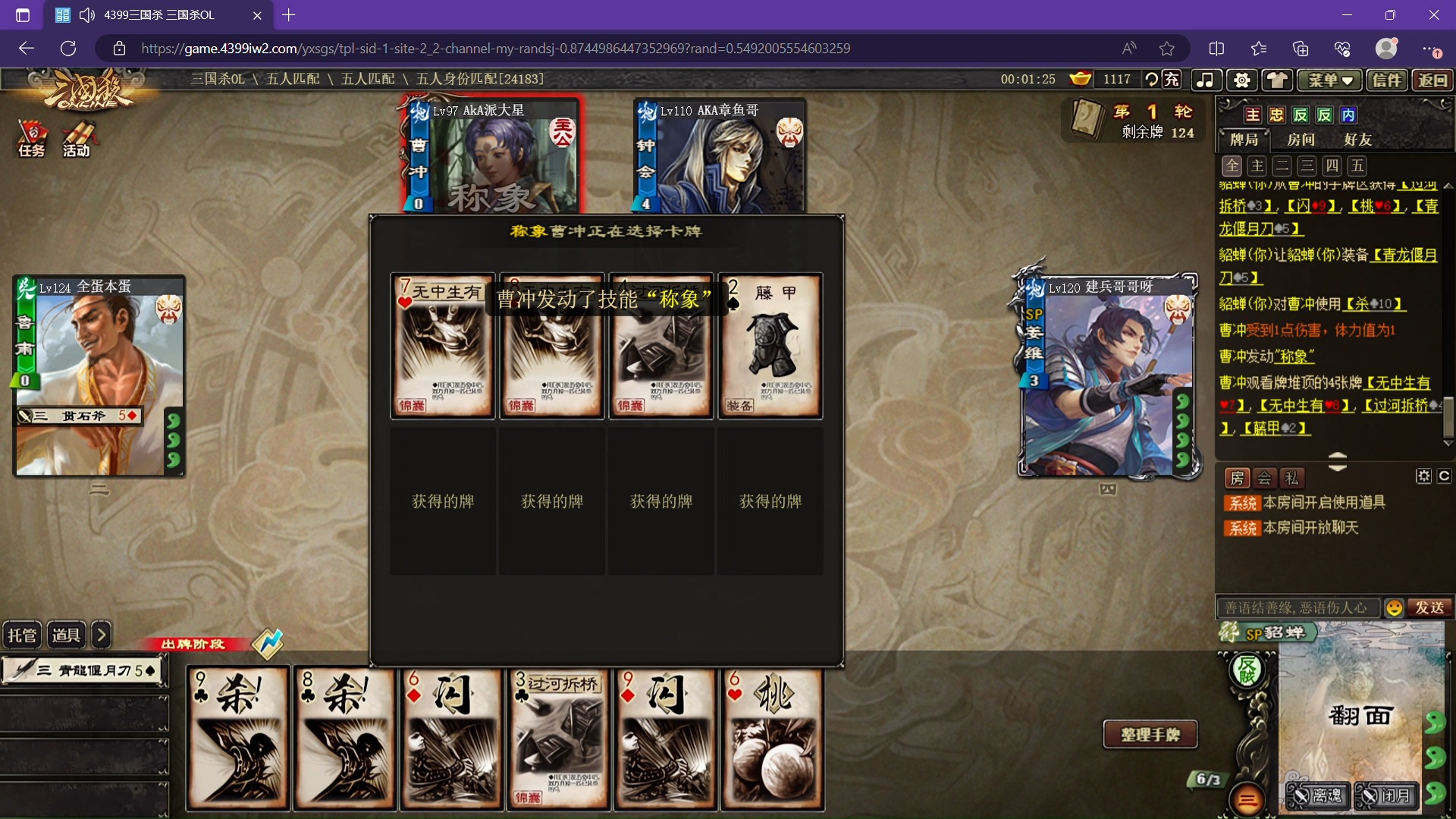Screen dimensions: 1456x819
Task: Open the gear settings icon
Action: [x=1241, y=80]
